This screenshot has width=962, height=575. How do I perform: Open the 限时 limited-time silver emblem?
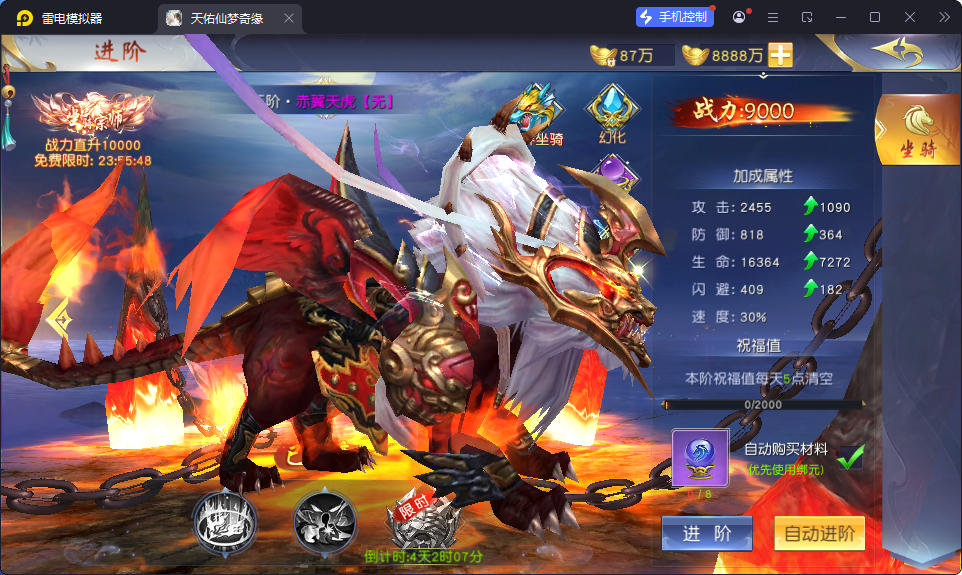click(421, 521)
